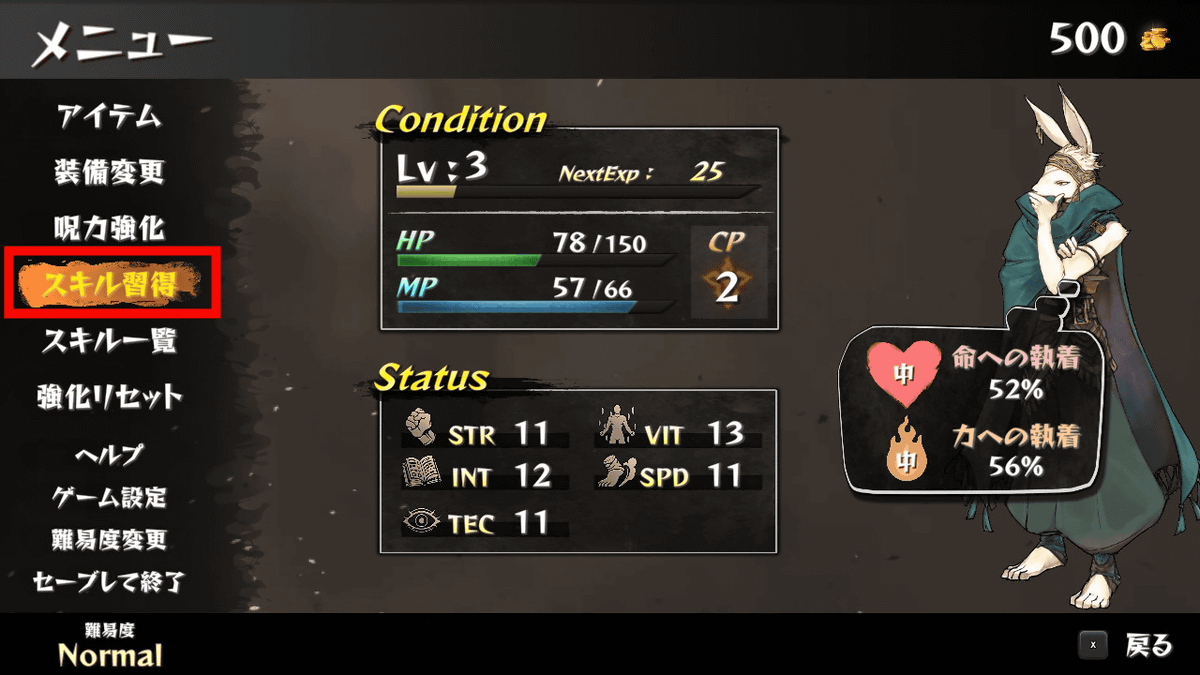
Task: Choose 呪力強化 menu entry
Action: coord(109,229)
